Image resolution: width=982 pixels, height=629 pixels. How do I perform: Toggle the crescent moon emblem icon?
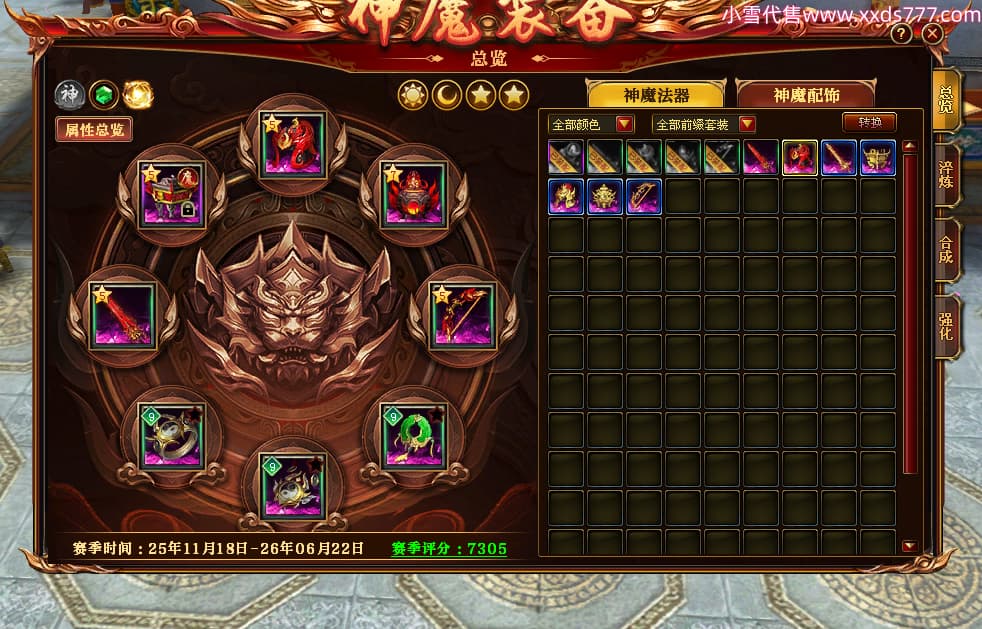[x=446, y=95]
